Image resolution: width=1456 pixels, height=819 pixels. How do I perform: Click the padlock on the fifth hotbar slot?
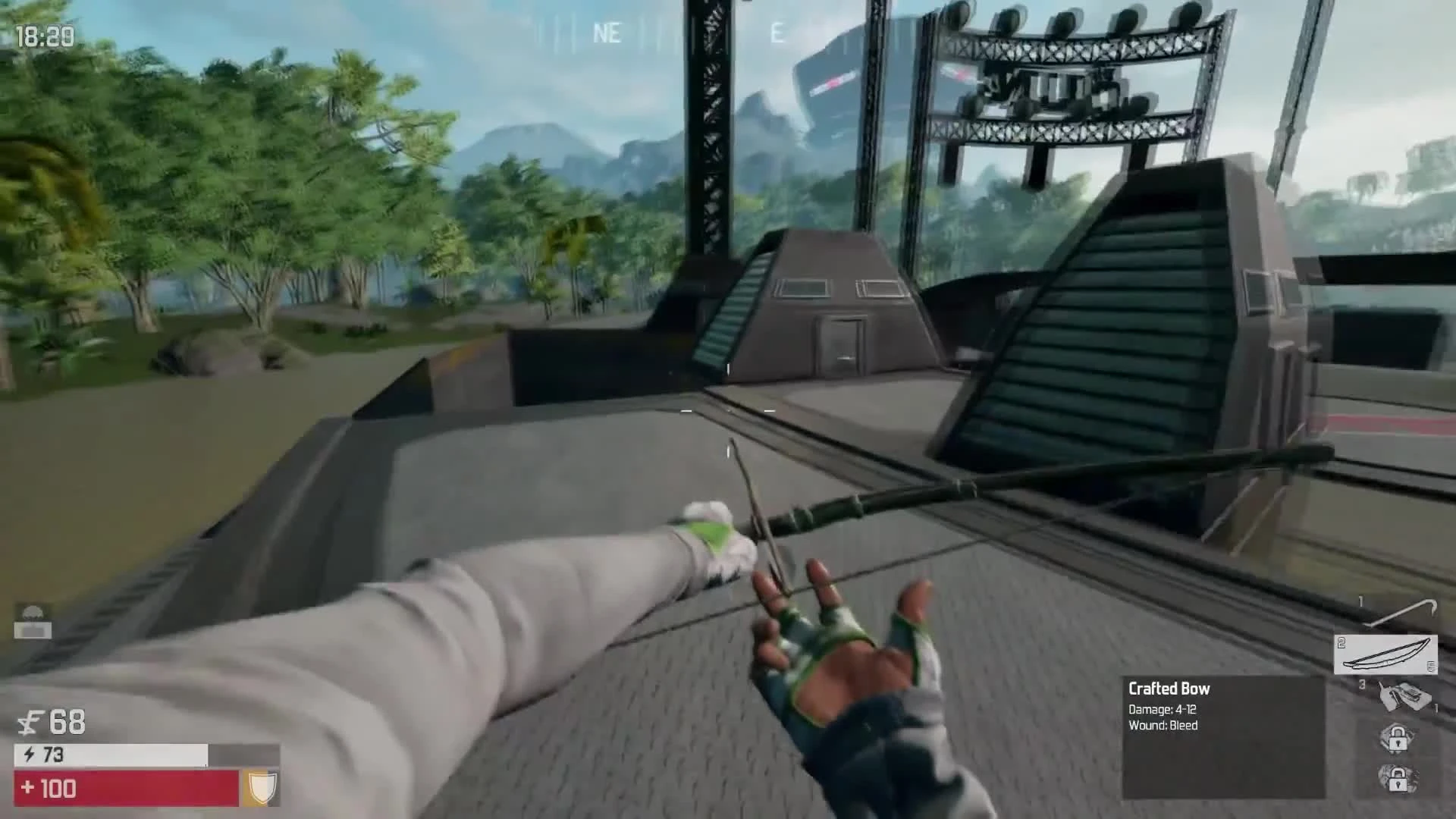[x=1398, y=780]
